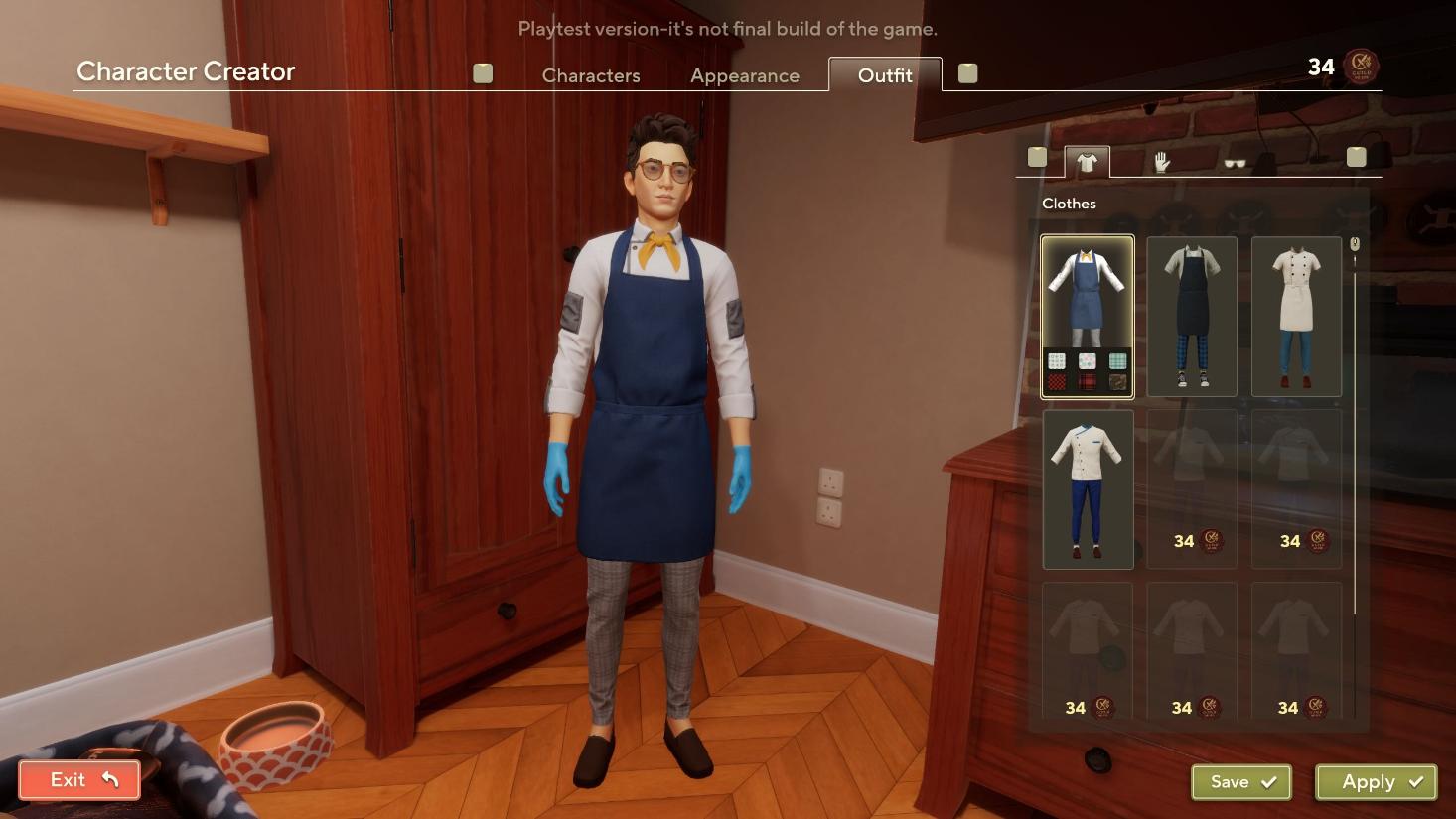
Task: Exit the Character Creator
Action: tap(79, 780)
